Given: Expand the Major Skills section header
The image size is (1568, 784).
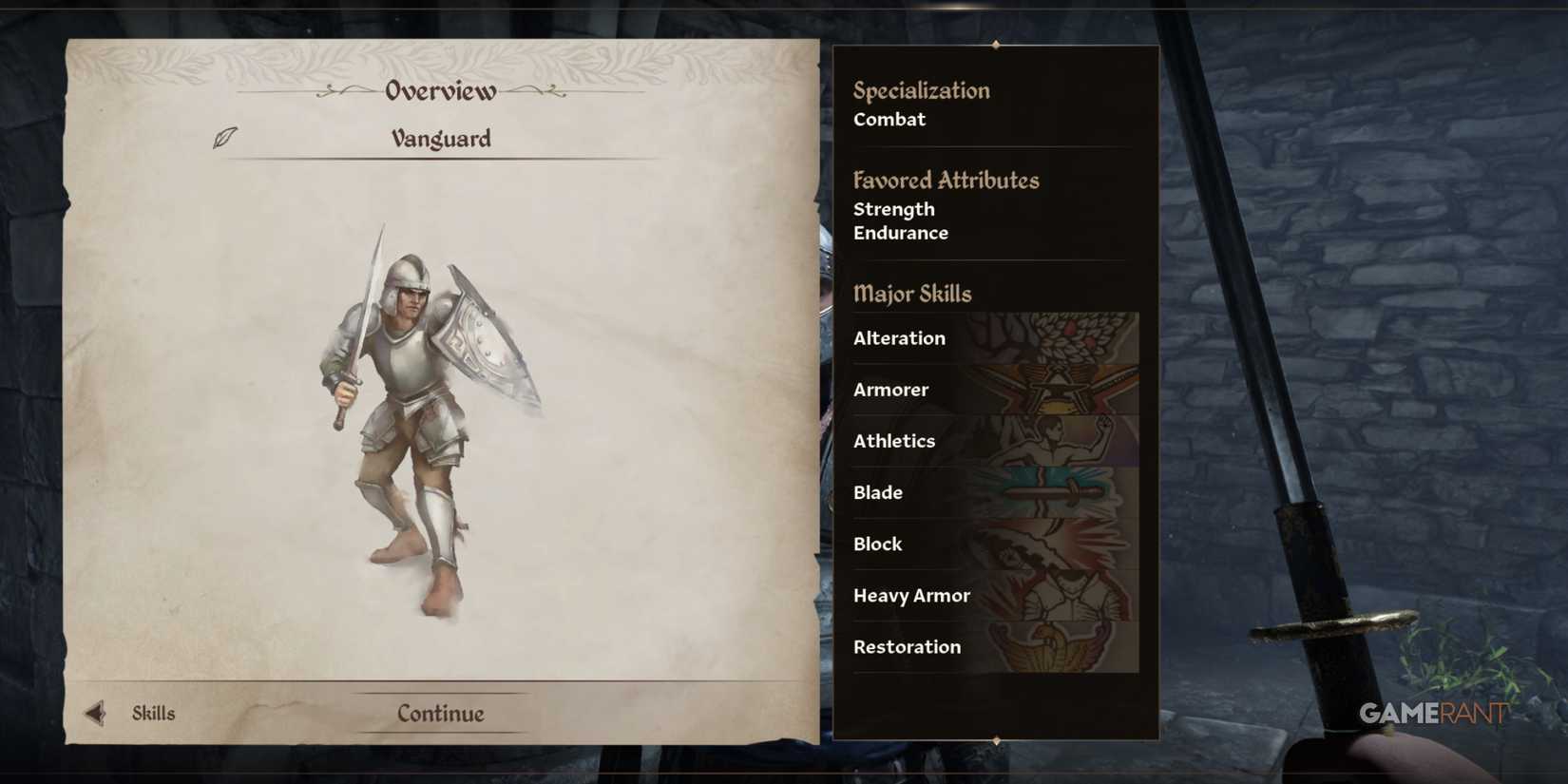Looking at the screenshot, I should click(x=913, y=295).
